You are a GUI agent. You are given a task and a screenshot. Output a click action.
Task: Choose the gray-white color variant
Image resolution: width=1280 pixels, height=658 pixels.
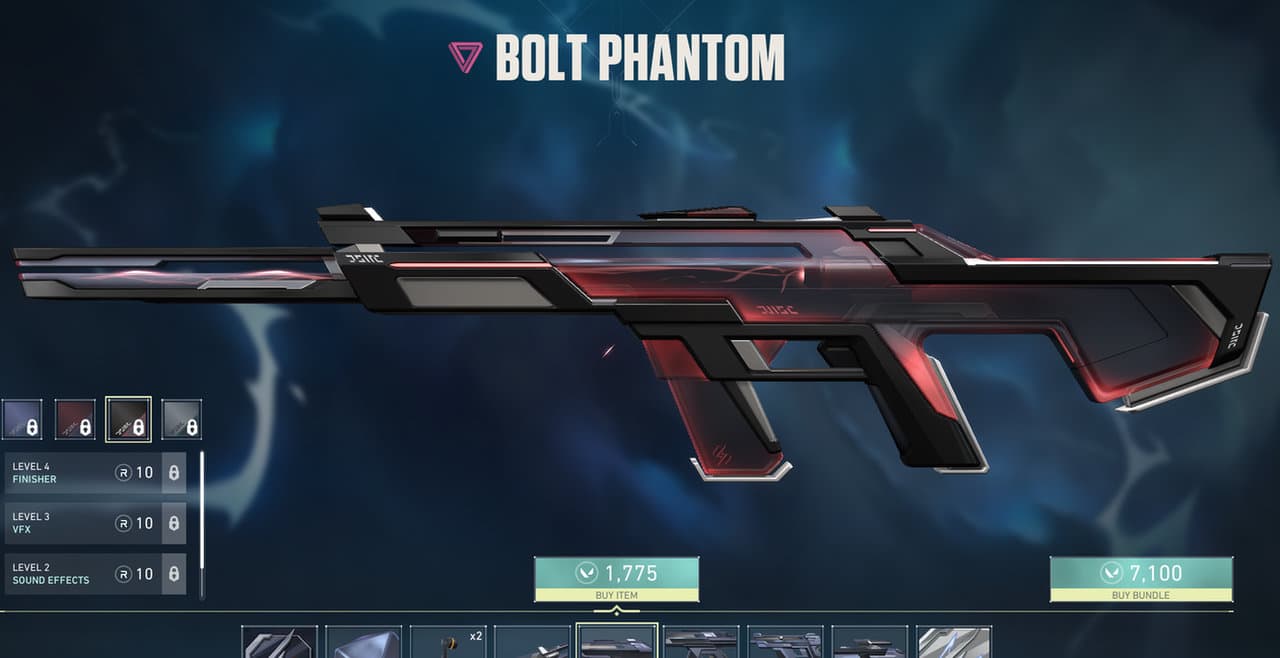pyautogui.click(x=181, y=419)
